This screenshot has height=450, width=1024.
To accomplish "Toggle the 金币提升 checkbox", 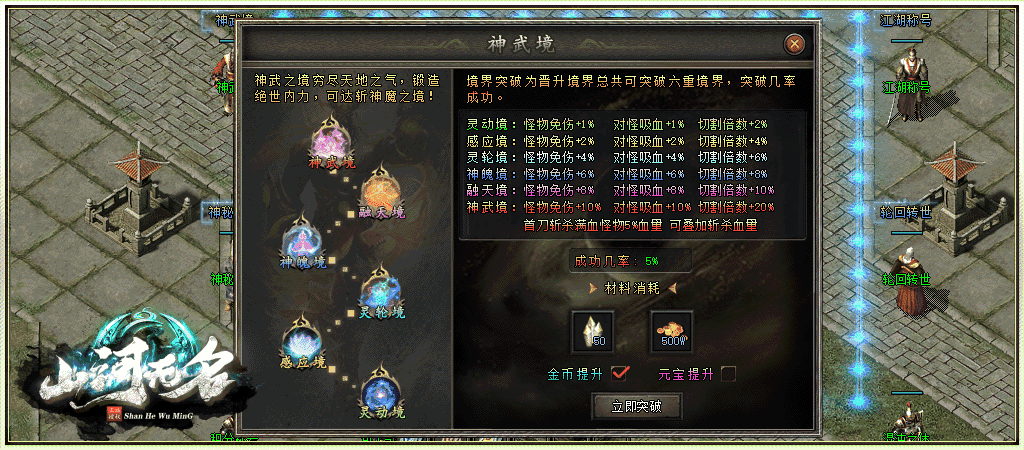I will coord(620,373).
